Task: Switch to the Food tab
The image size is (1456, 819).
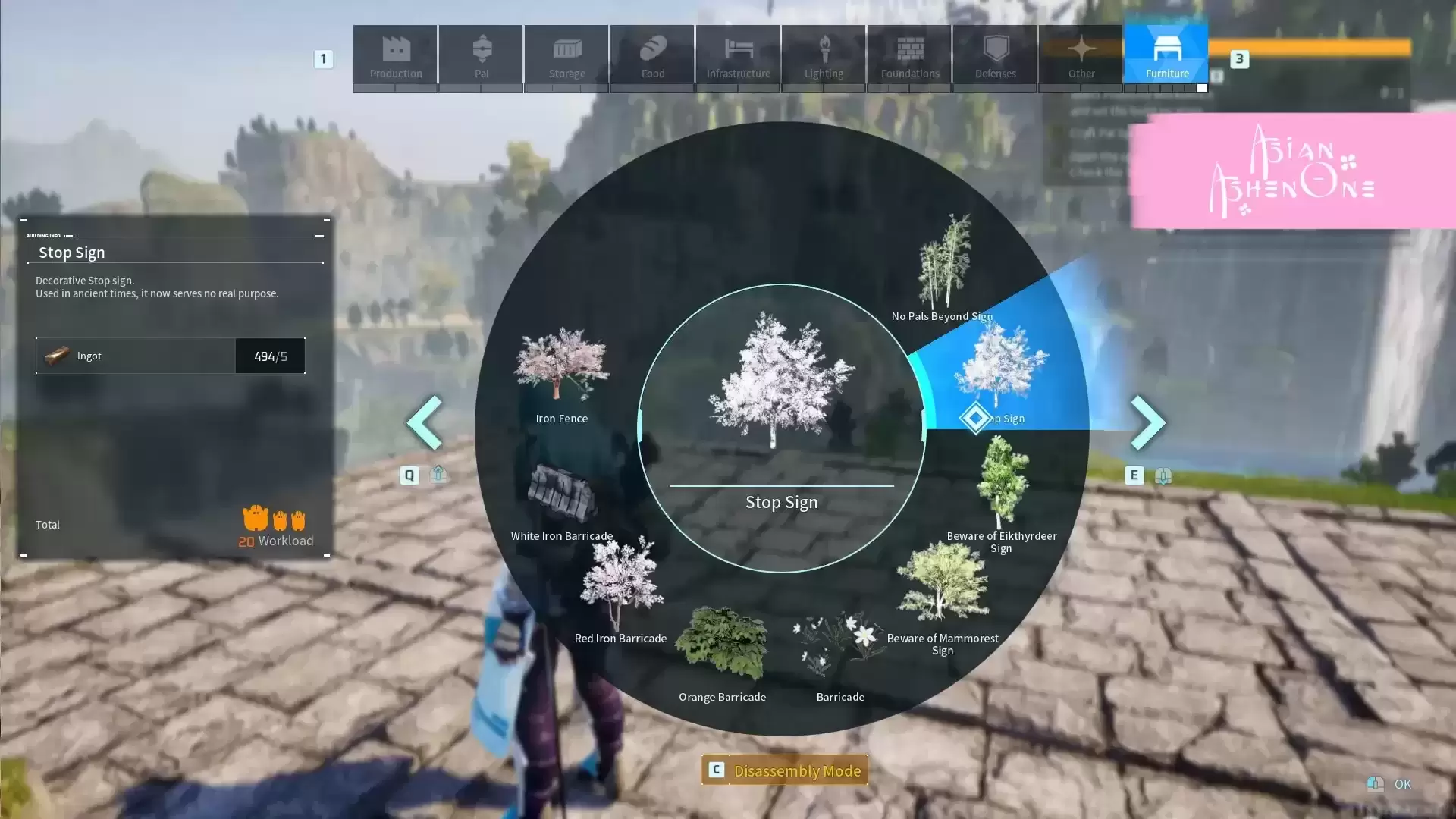Action: coord(652,54)
